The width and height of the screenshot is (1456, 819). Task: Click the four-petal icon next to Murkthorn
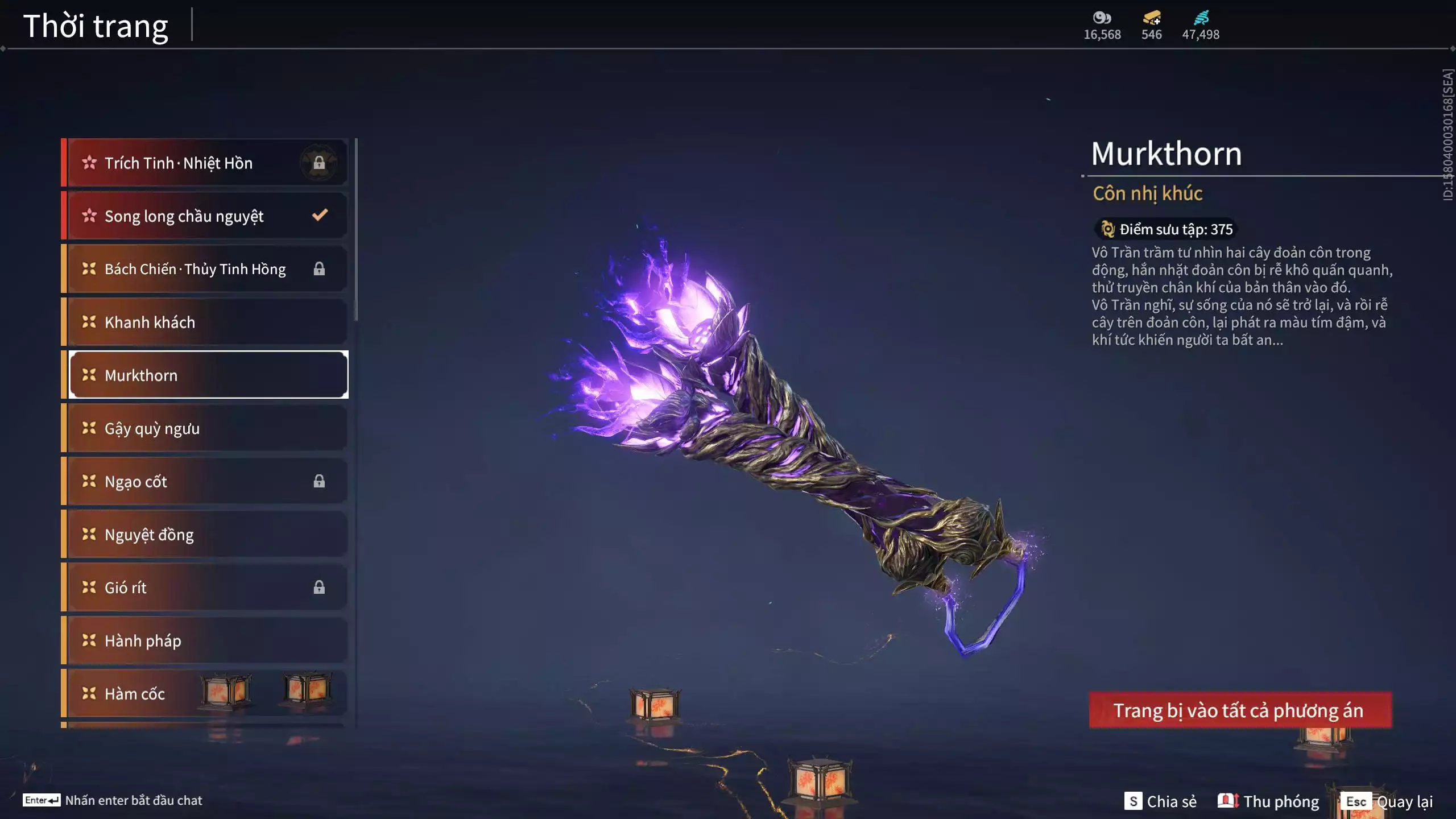point(87,375)
